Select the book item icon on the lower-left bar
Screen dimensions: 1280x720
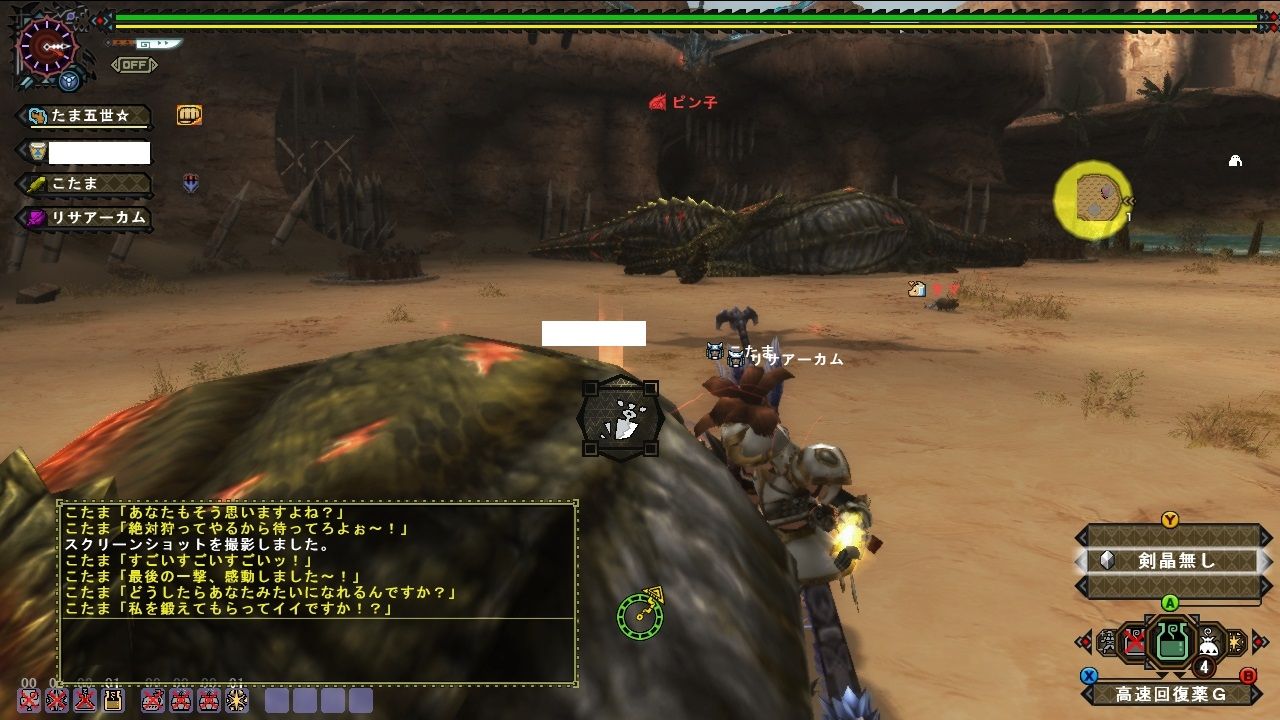[112, 701]
